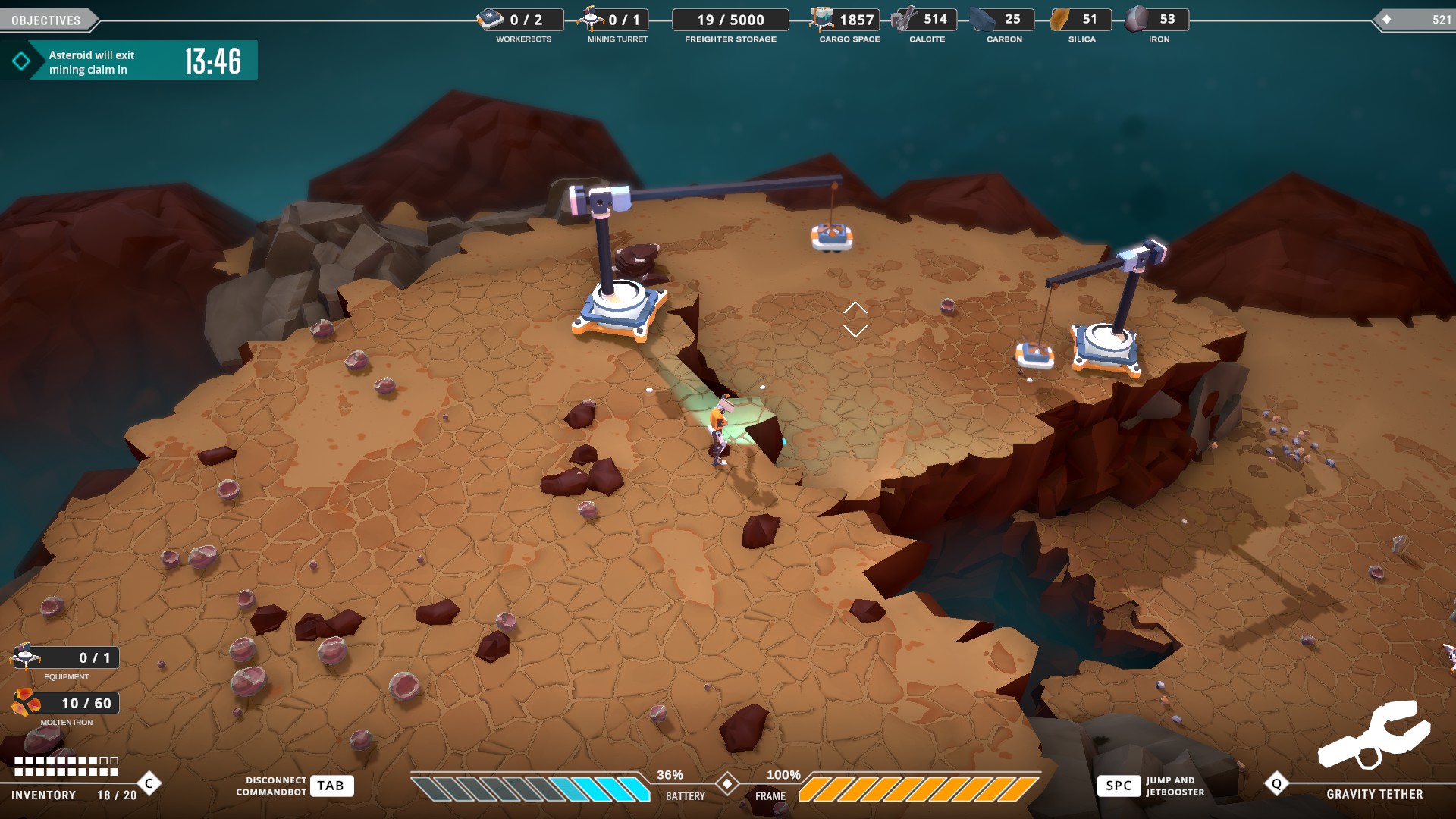Select the Calcite resource icon
Screen dimensions: 1456x819
[x=903, y=19]
